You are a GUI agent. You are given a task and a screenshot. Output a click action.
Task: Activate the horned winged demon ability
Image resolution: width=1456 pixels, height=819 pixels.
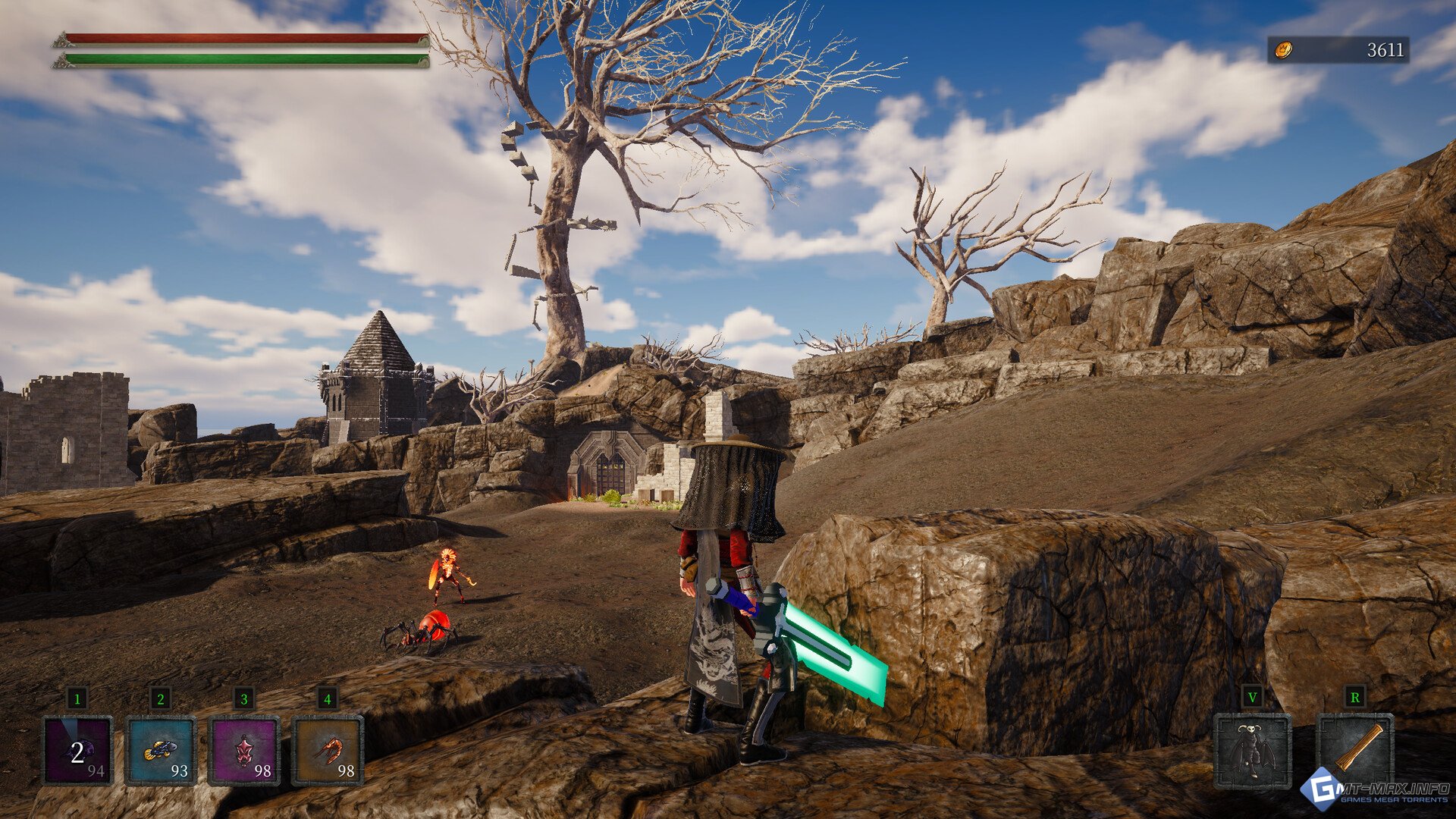pos(1252,750)
